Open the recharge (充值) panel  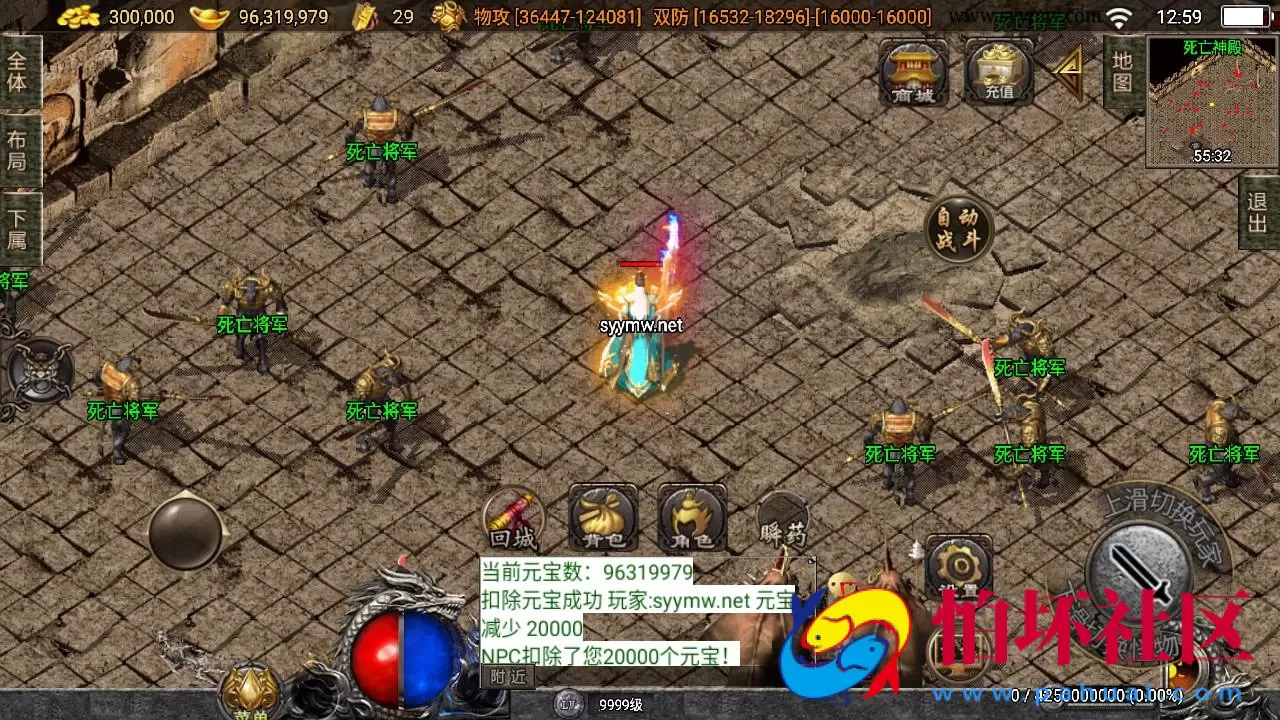click(997, 73)
